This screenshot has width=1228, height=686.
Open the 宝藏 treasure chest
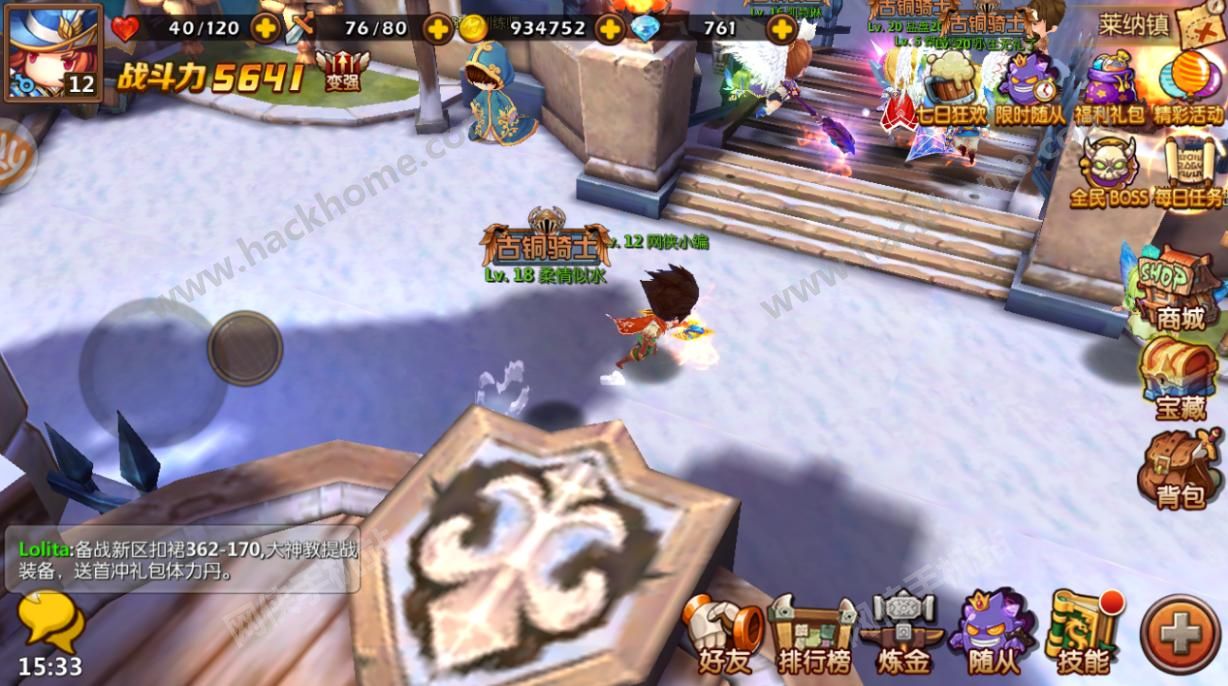pyautogui.click(x=1180, y=379)
